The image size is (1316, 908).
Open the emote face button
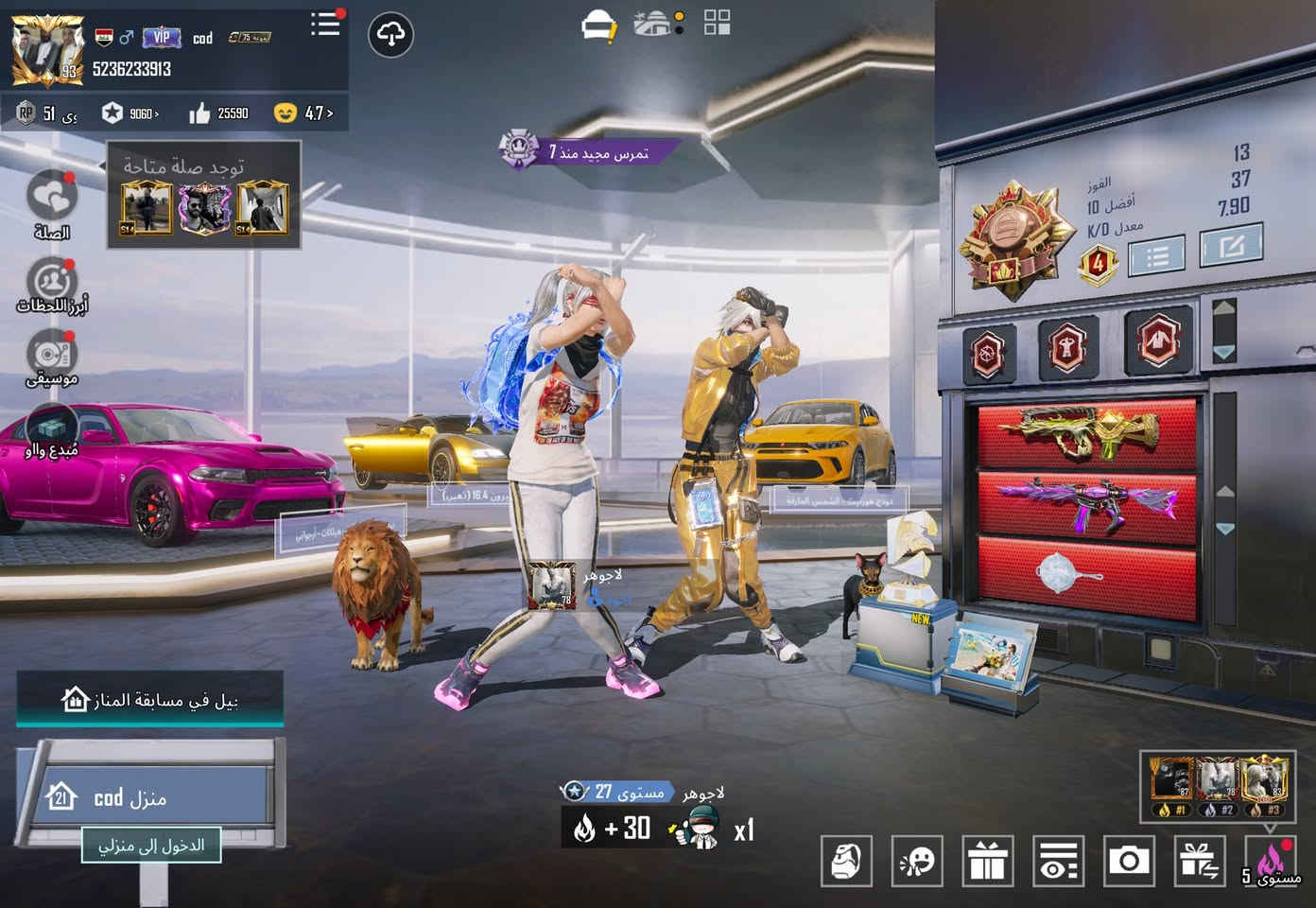pos(917,861)
